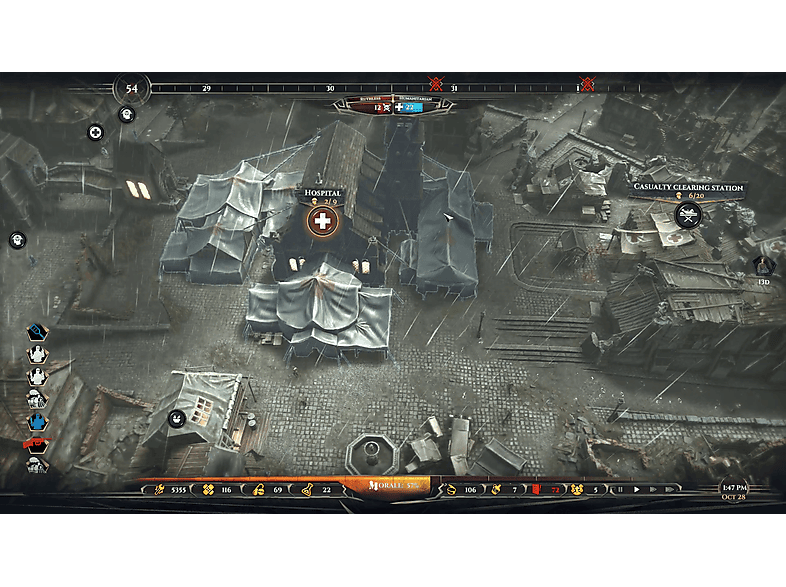Click the blue shovel pentagon icon
This screenshot has height=587, width=786.
[37, 332]
